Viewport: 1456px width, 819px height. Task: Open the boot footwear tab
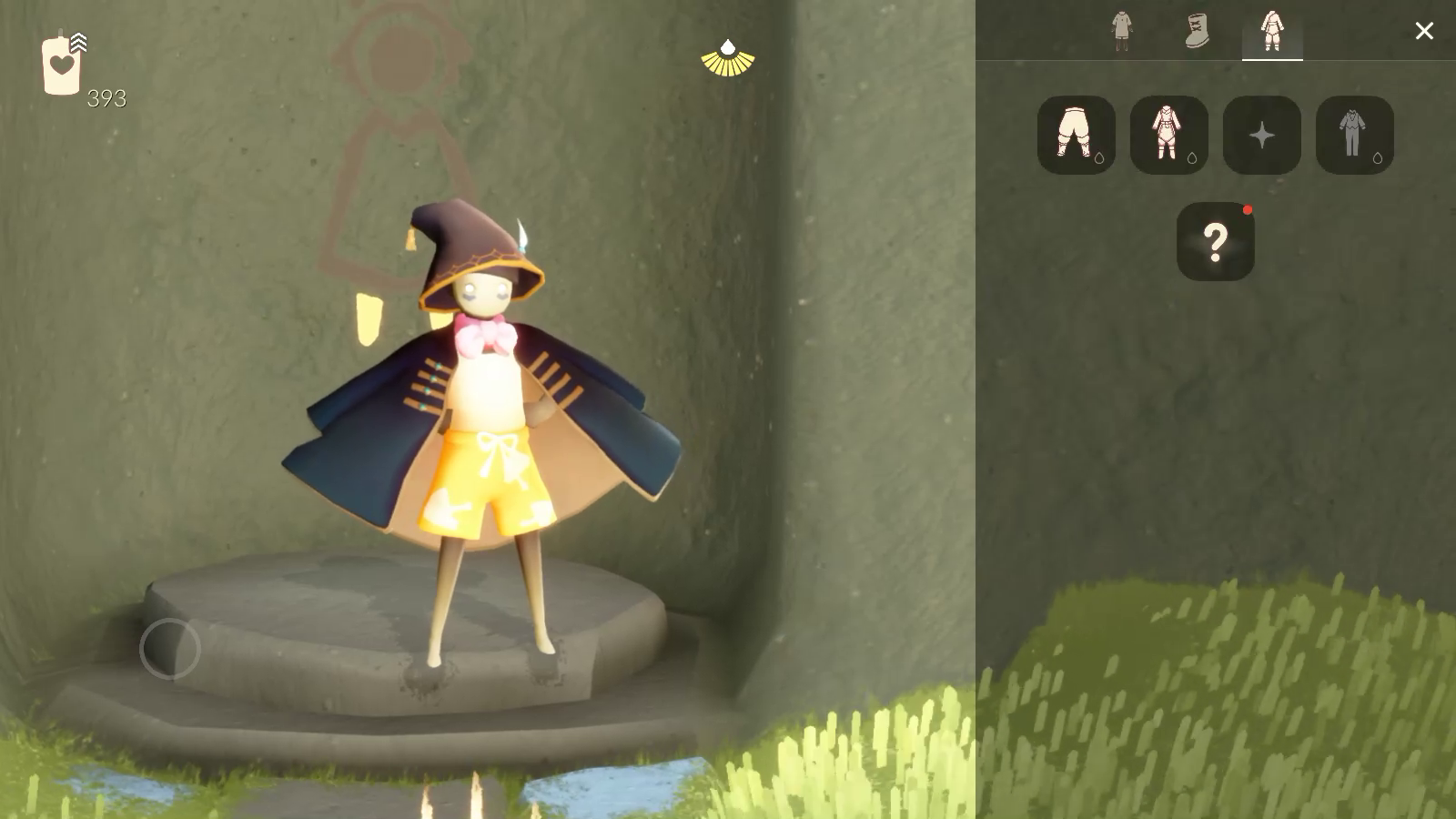1198,31
